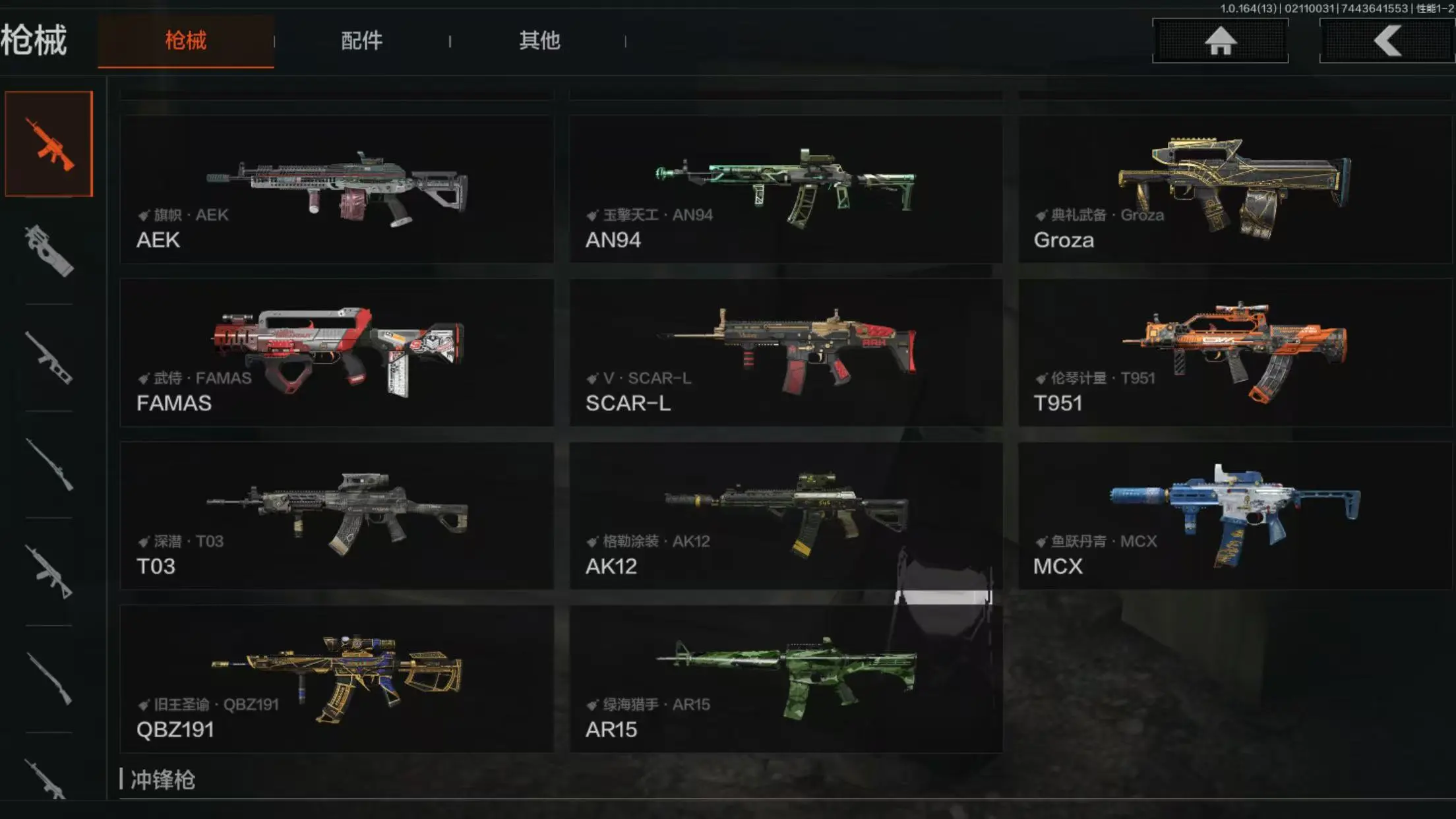Pick the T951 weapon tile
This screenshot has height=819, width=1456.
click(x=1234, y=353)
